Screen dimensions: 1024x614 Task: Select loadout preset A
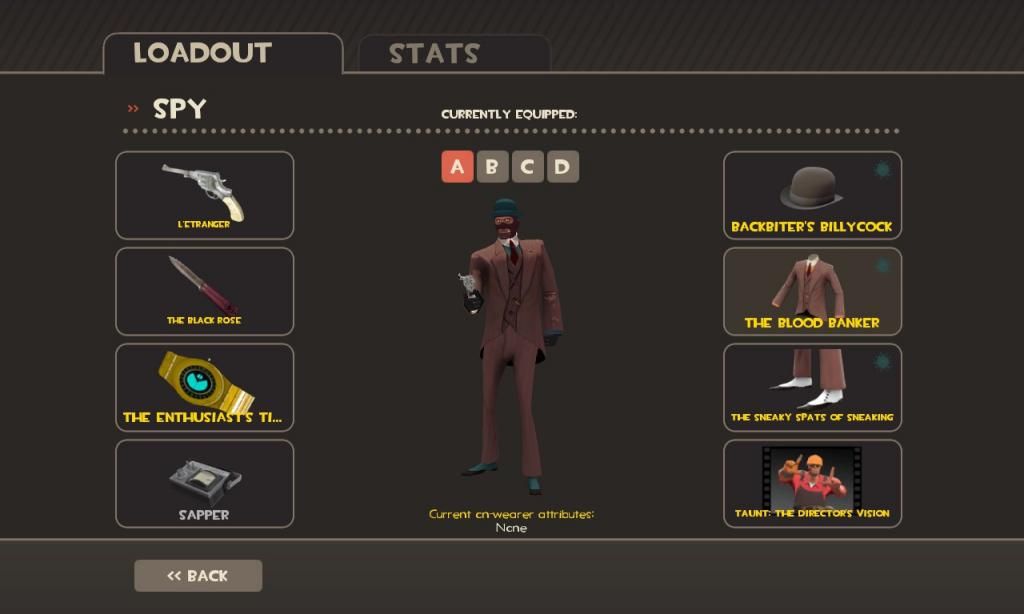point(457,167)
